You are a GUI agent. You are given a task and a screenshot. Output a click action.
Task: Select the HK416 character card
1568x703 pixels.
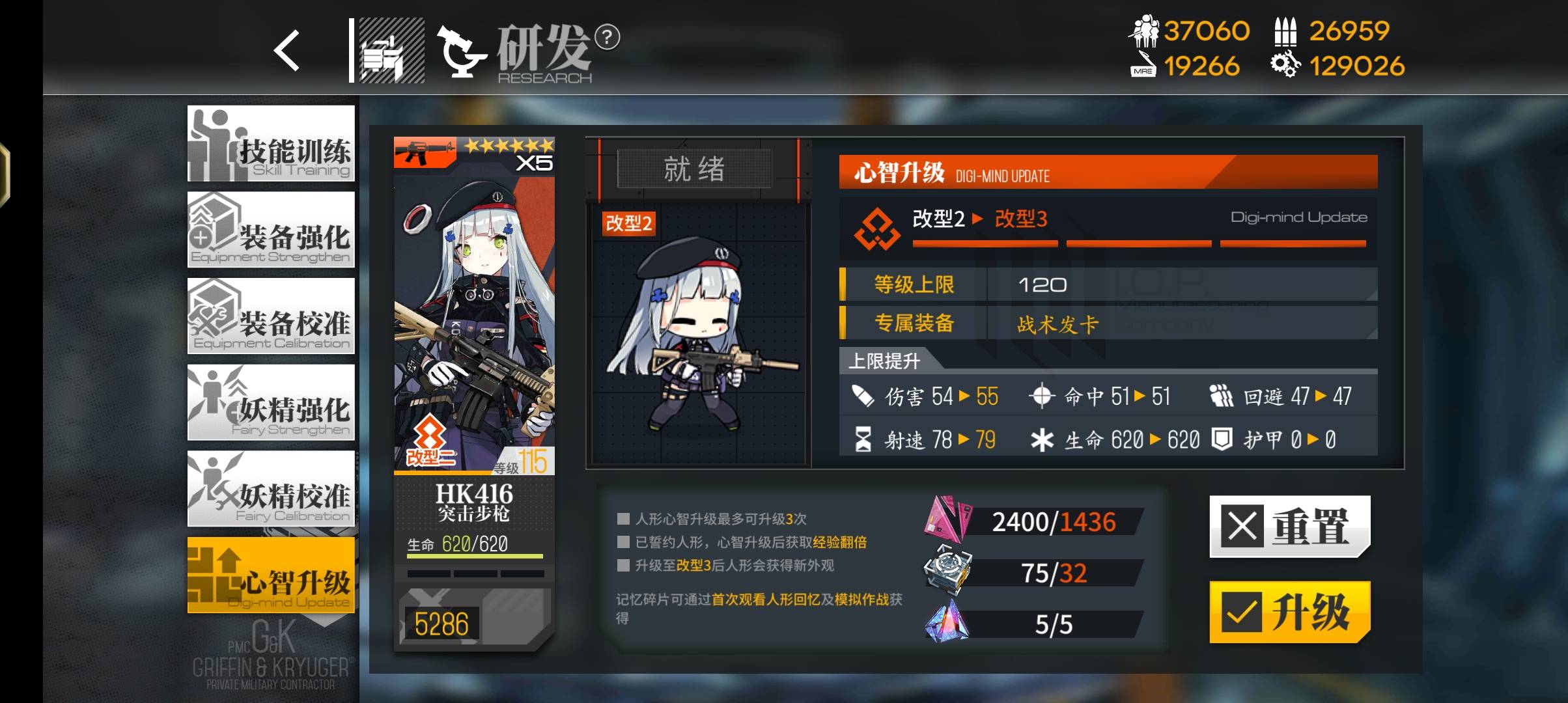474,391
